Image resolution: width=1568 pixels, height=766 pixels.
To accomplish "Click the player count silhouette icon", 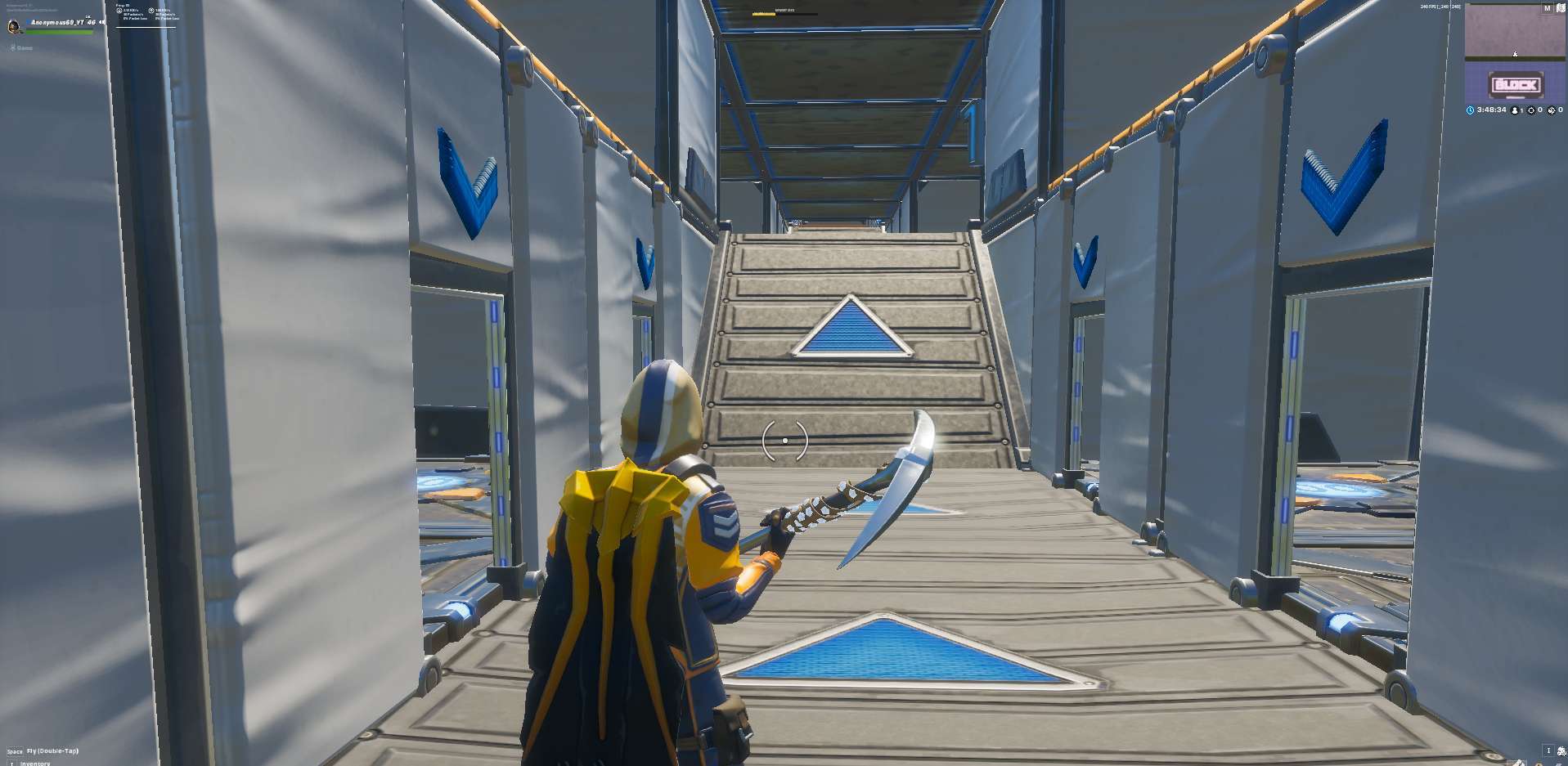I will pos(1515,110).
